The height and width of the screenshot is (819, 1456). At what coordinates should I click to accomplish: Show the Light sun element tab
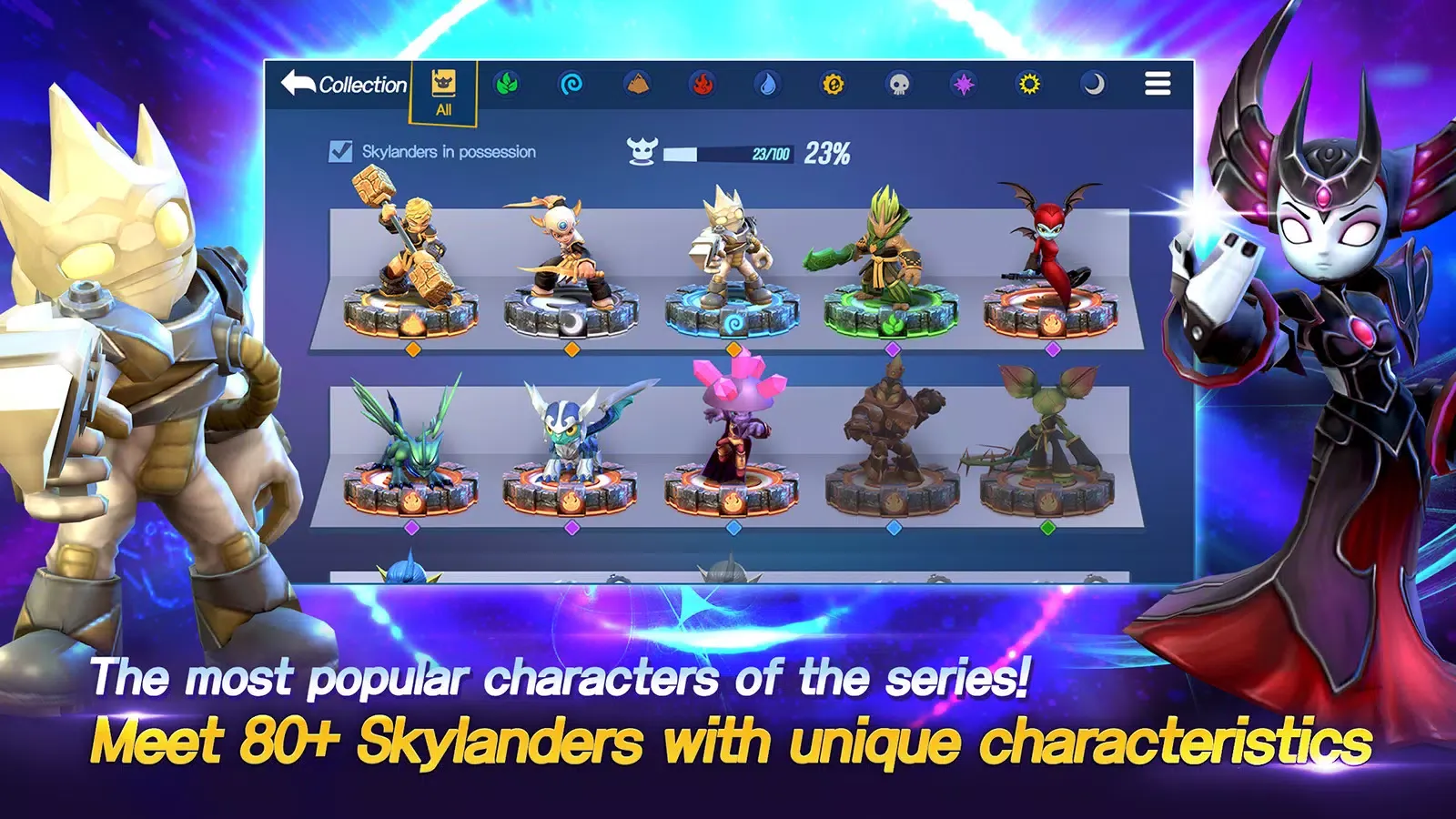[1028, 85]
